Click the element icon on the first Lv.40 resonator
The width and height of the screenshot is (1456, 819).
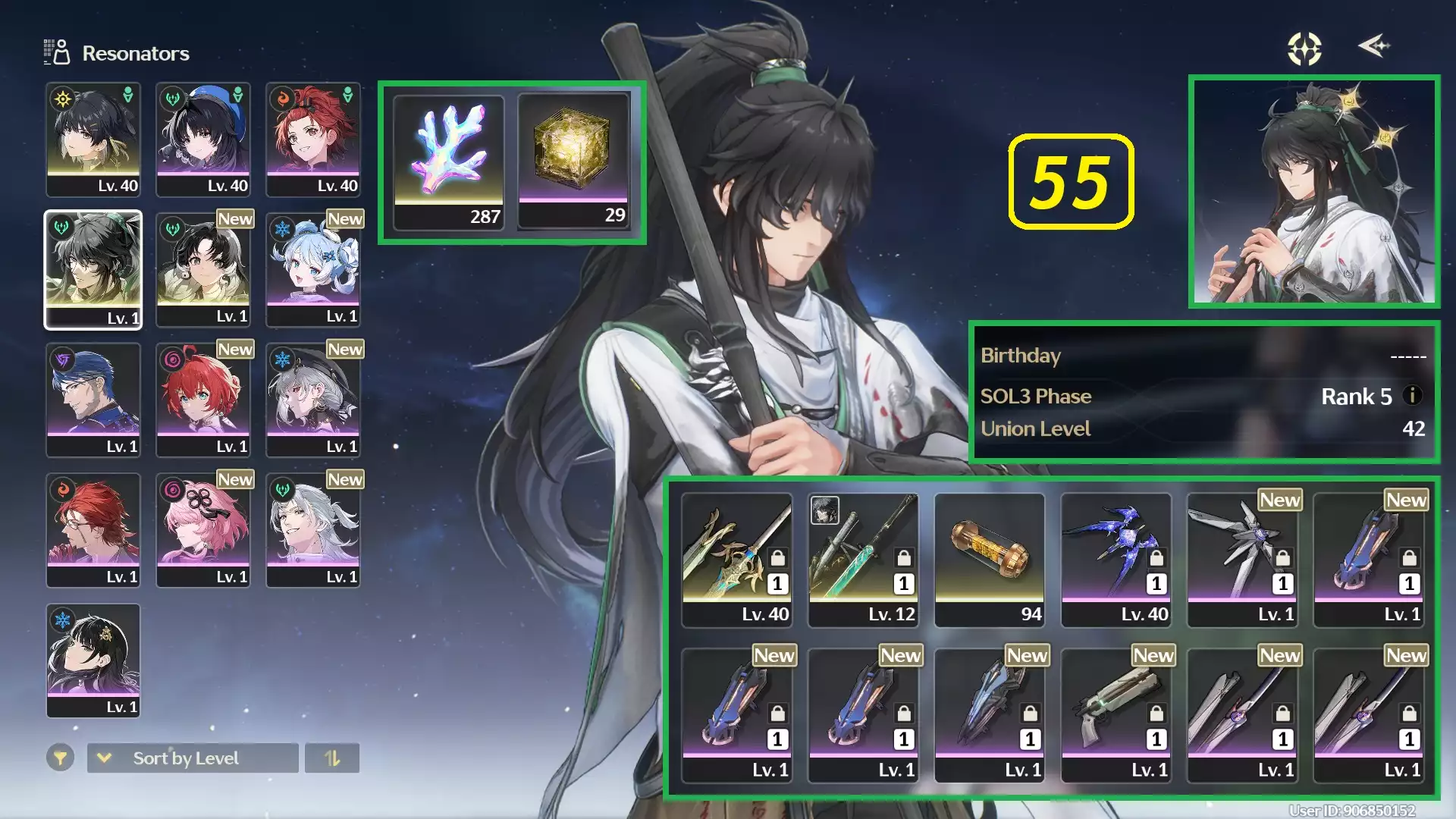point(64,99)
